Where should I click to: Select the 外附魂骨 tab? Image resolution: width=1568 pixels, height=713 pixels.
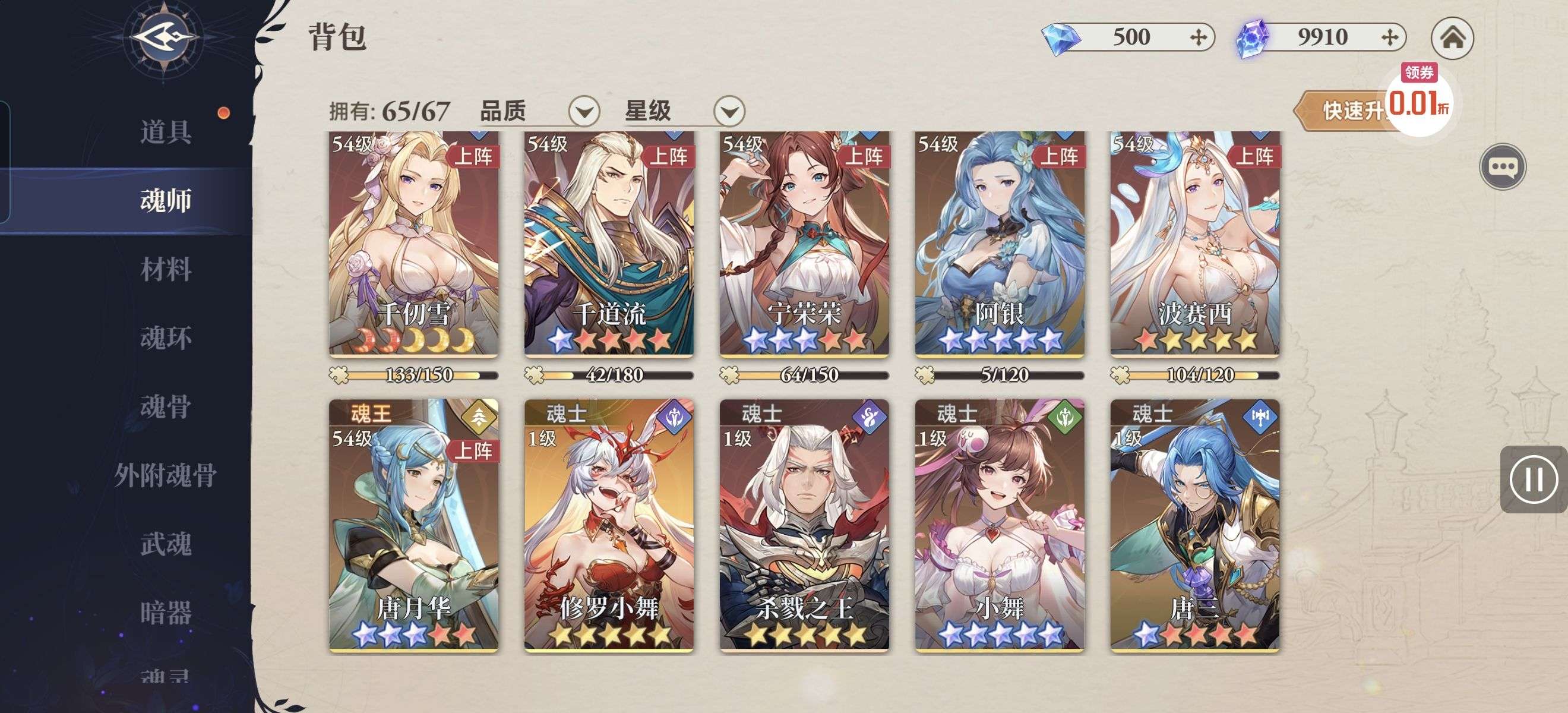coord(166,475)
